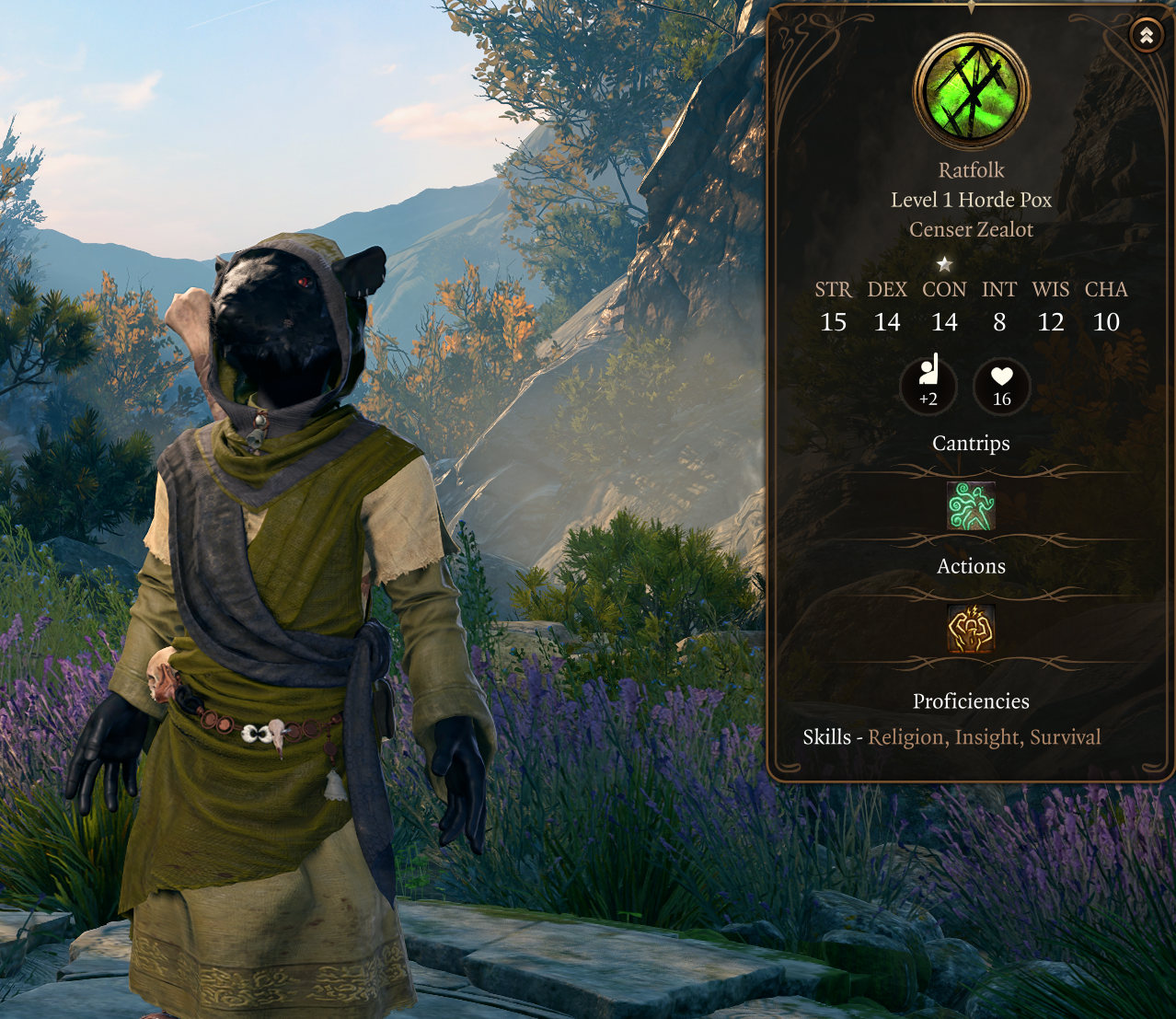Click the golden action ability icon
The width and height of the screenshot is (1176, 1019).
click(x=971, y=630)
